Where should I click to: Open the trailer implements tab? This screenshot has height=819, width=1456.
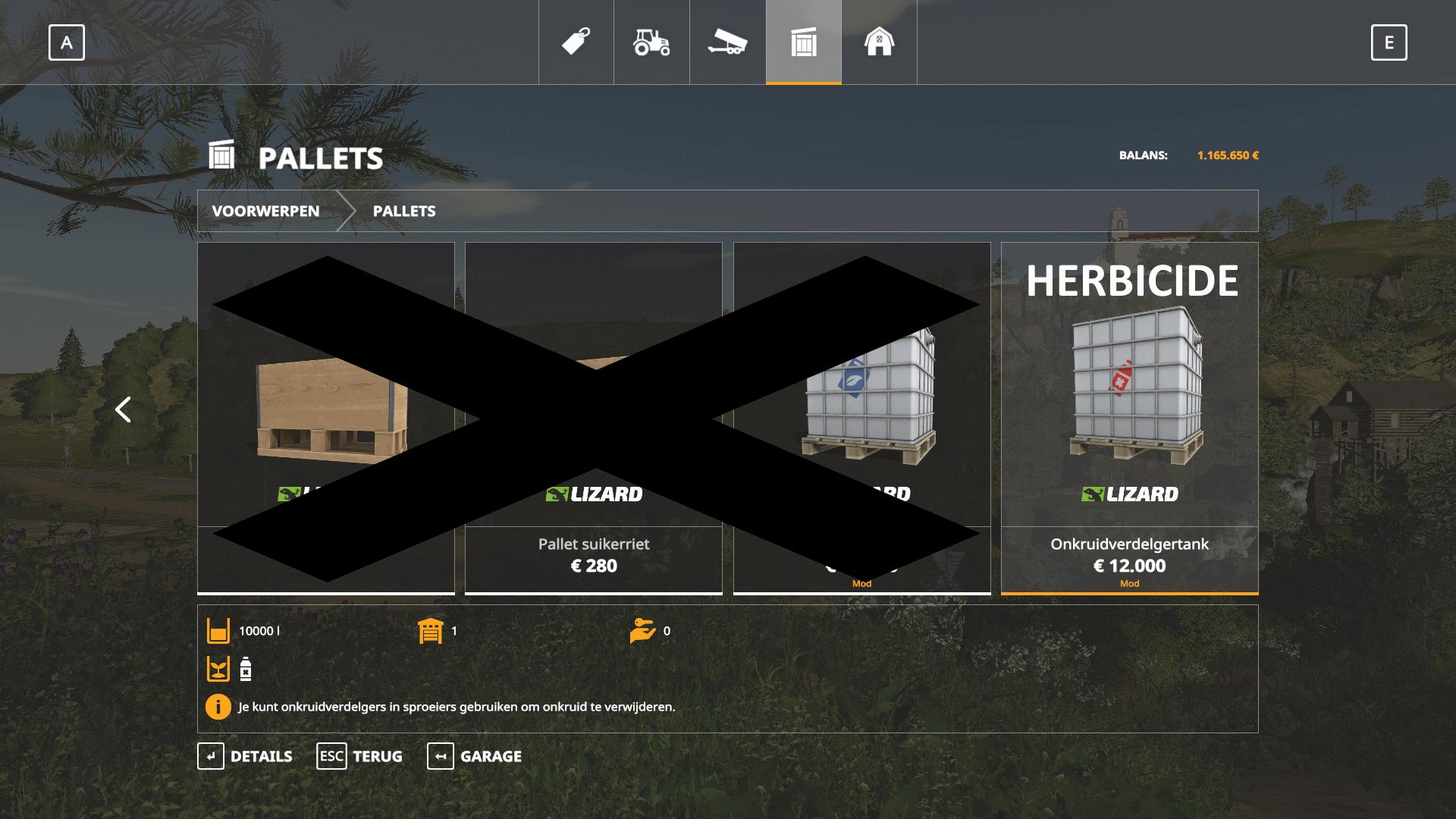point(727,42)
